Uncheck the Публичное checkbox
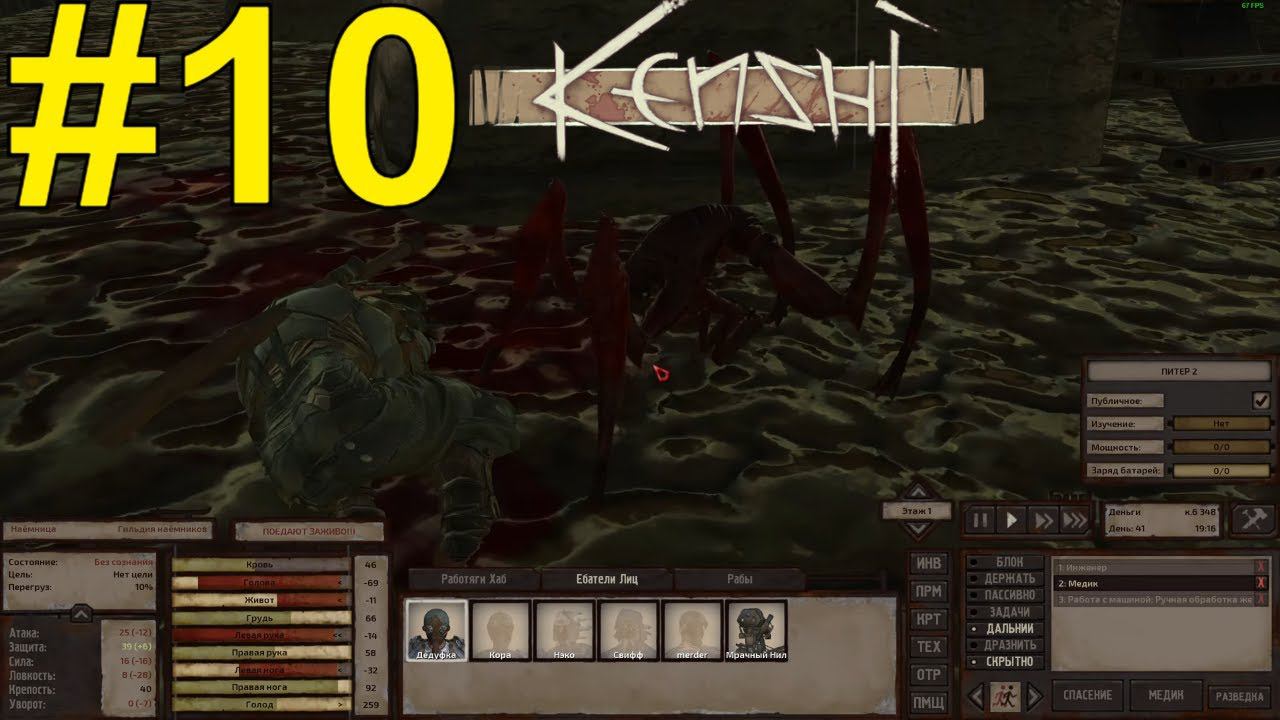 1263,398
